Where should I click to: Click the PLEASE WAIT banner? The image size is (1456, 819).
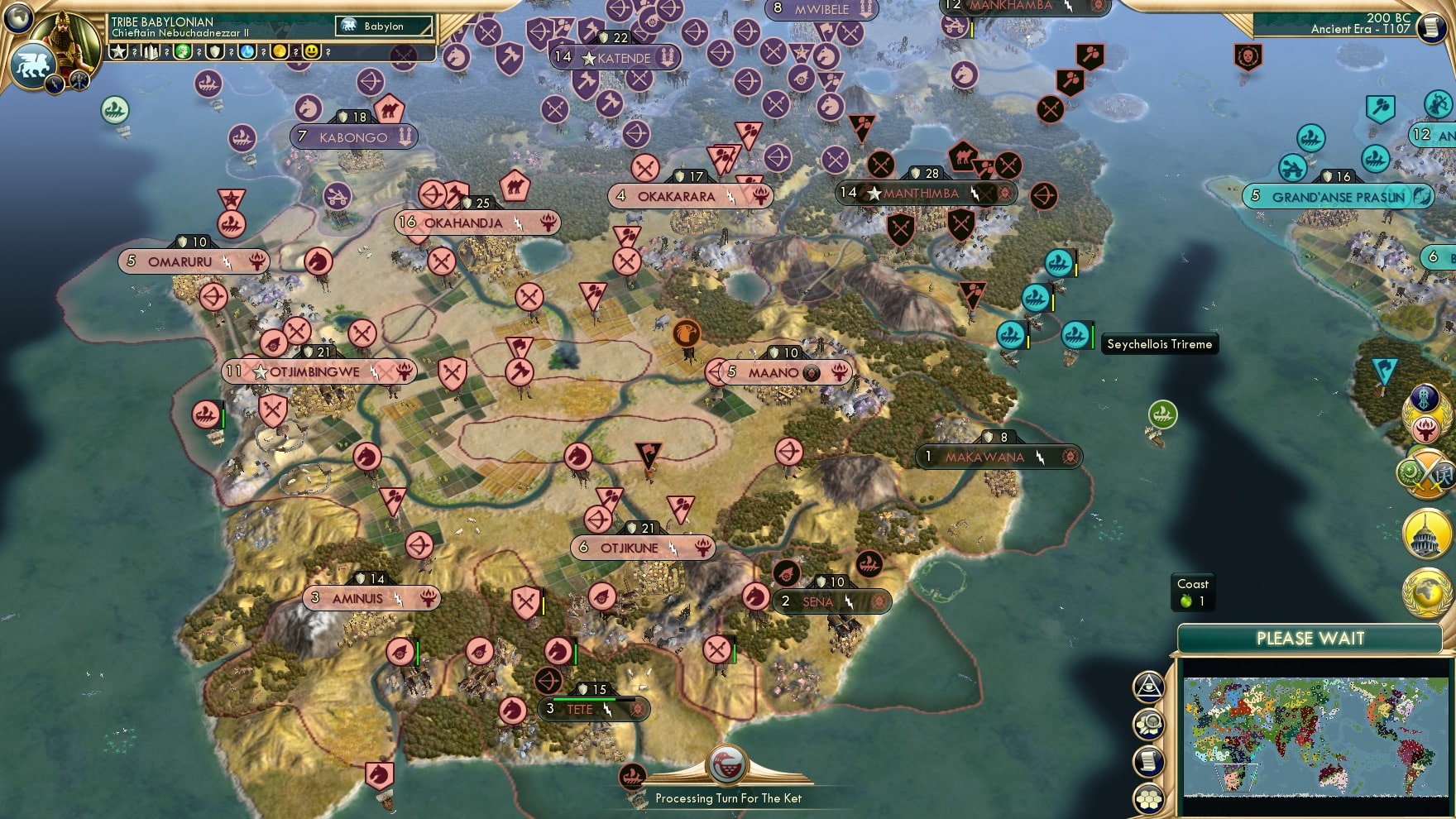tap(1310, 639)
